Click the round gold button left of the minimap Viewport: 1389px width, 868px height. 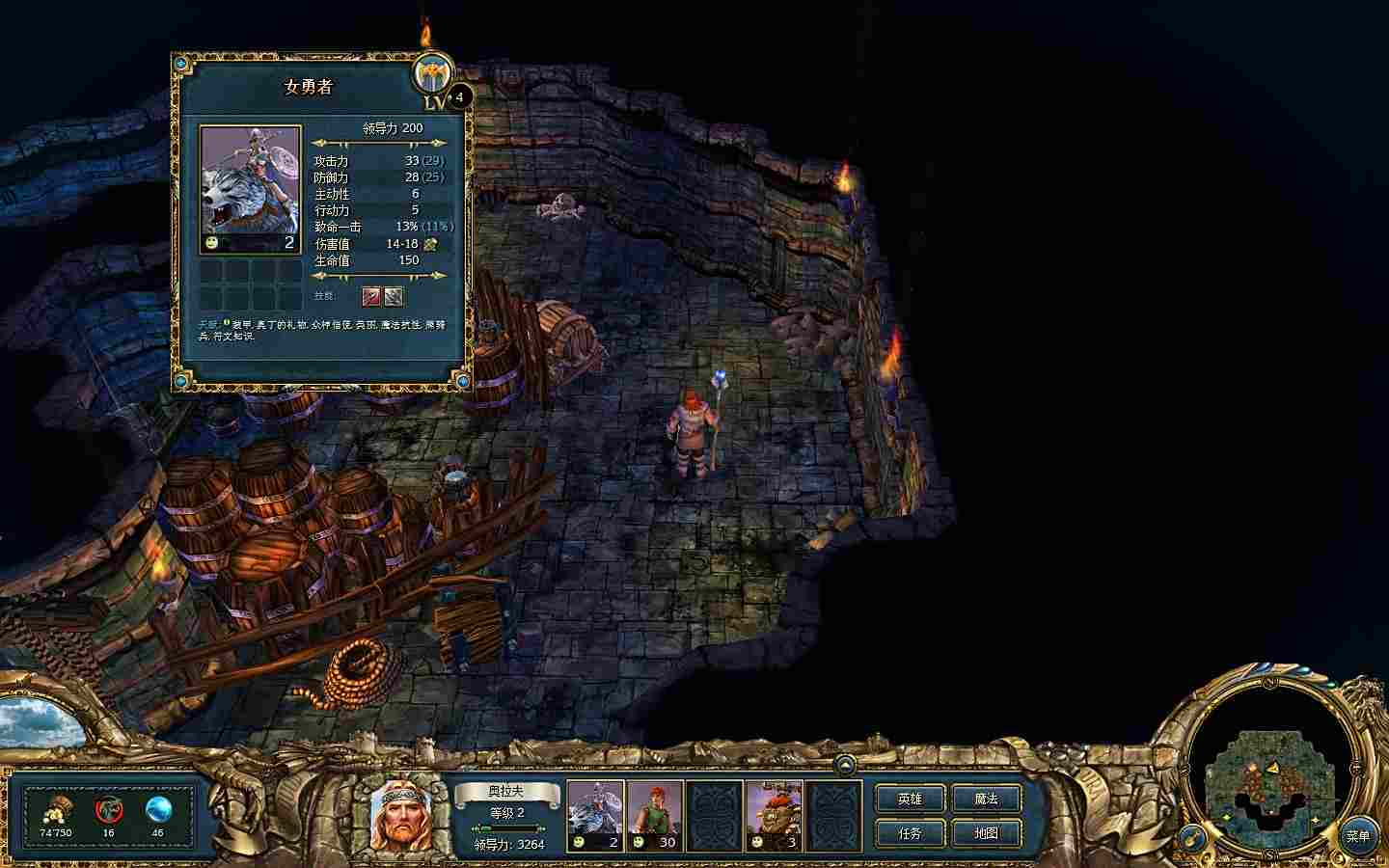pos(1193,837)
